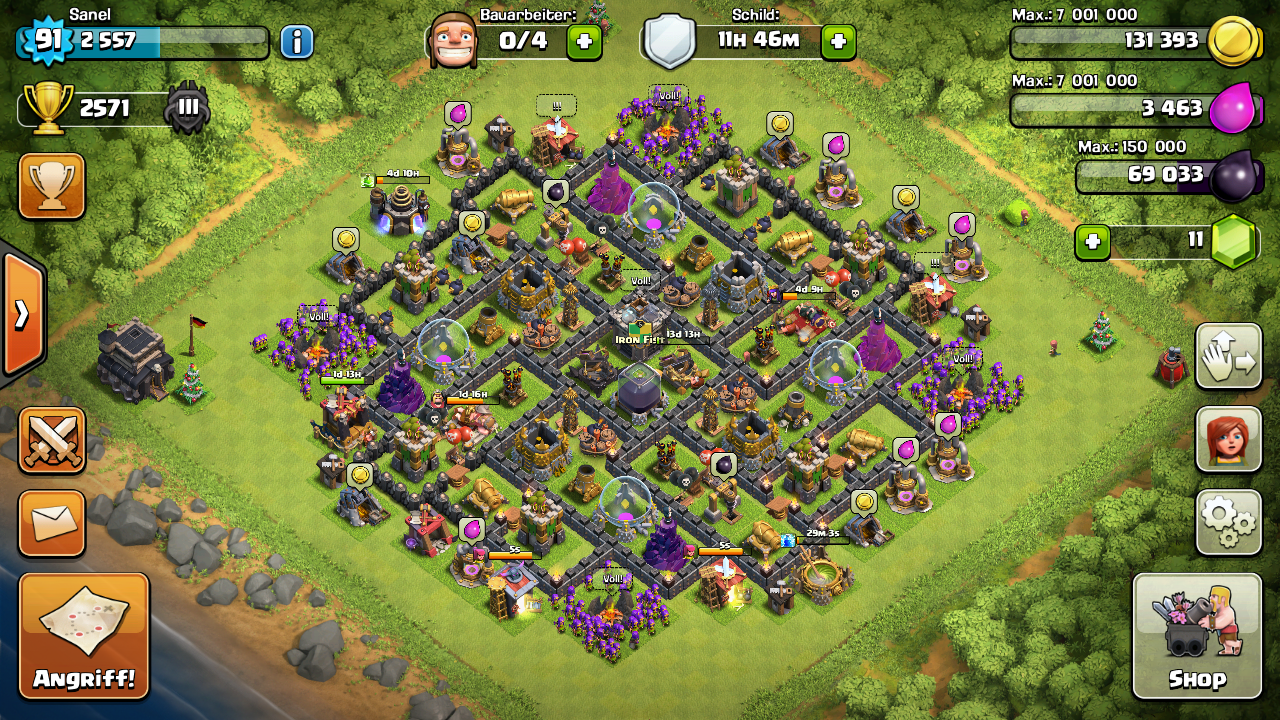Extend the shield with green plus
This screenshot has height=720, width=1280.
[838, 42]
